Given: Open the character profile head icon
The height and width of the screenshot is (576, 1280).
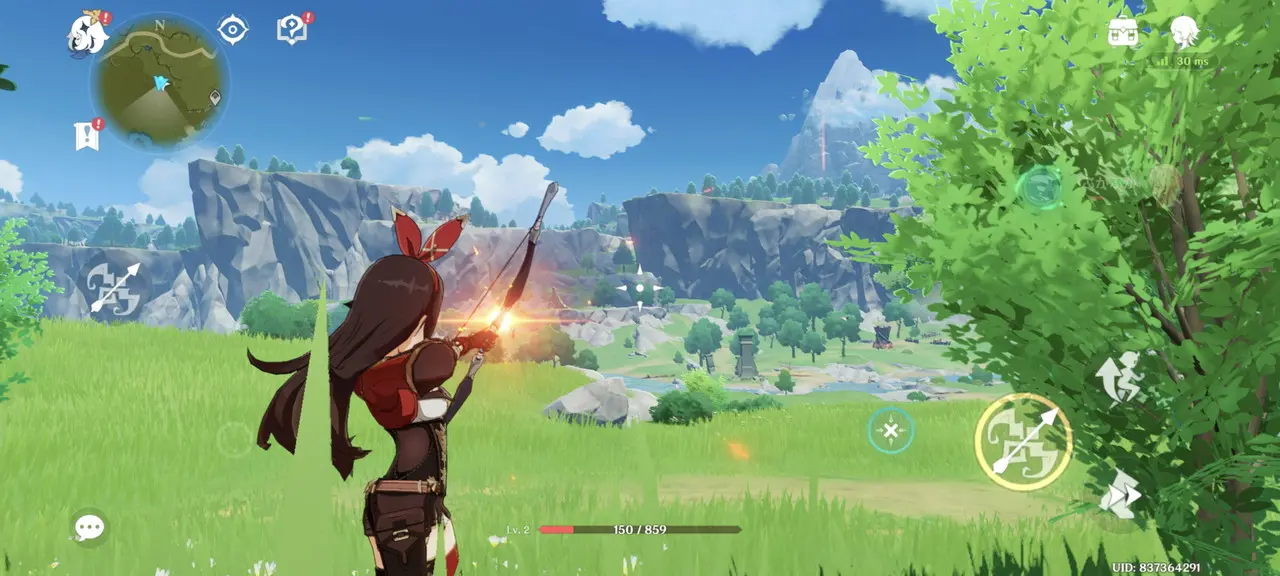Looking at the screenshot, I should coord(1185,33).
